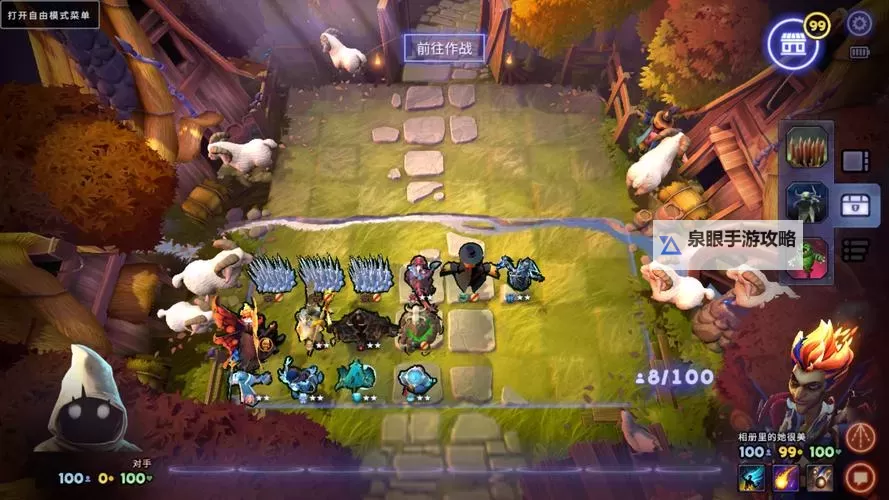The width and height of the screenshot is (889, 500).
Task: Select the orb cannonball ability icon
Action: click(820, 479)
